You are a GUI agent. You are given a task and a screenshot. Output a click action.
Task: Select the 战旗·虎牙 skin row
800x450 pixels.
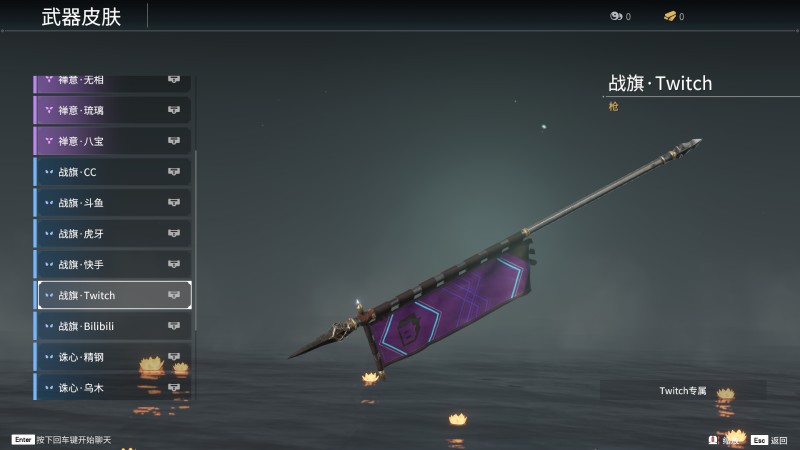(x=112, y=234)
